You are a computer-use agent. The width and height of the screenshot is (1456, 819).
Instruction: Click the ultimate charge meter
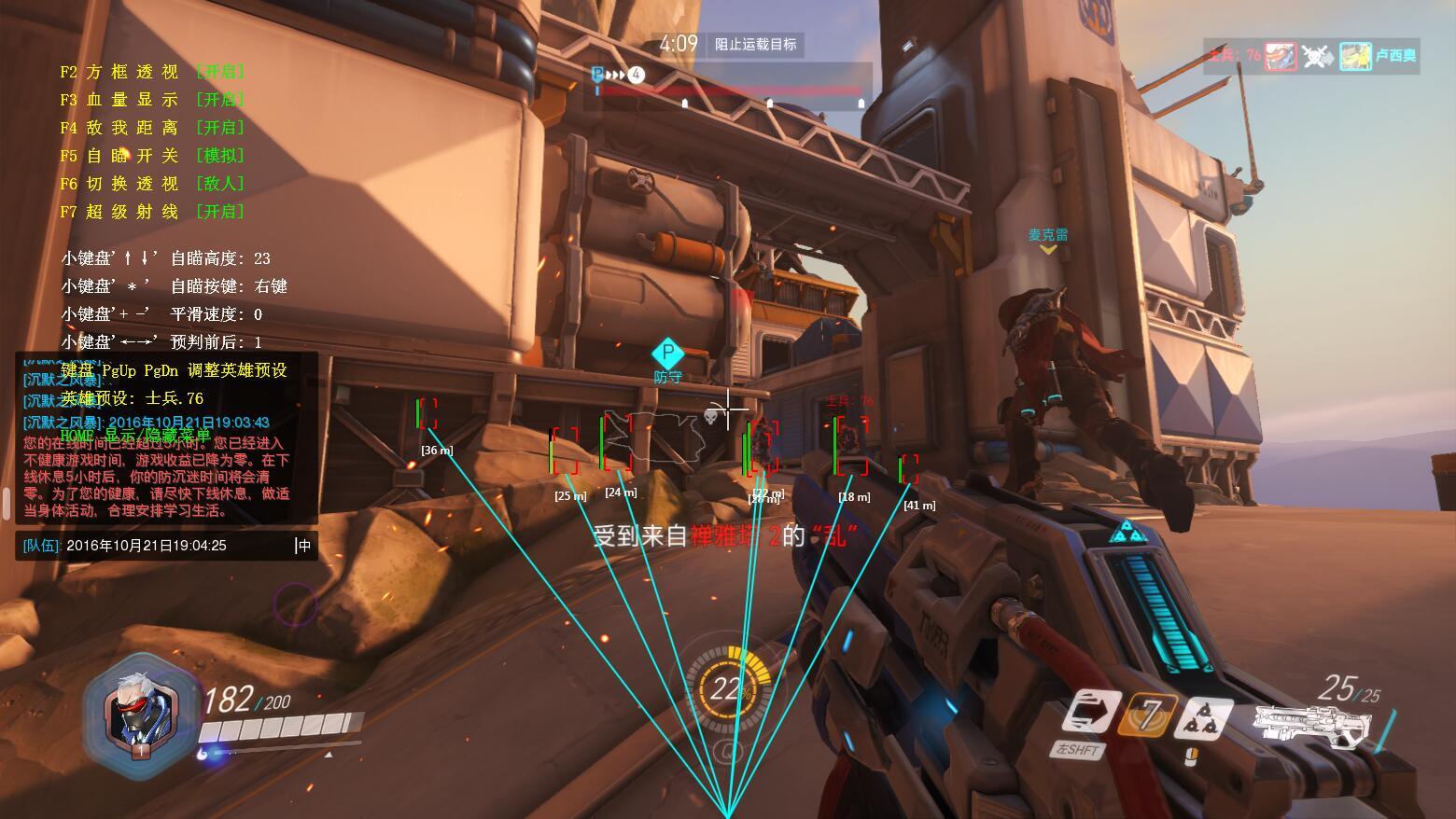point(728,689)
